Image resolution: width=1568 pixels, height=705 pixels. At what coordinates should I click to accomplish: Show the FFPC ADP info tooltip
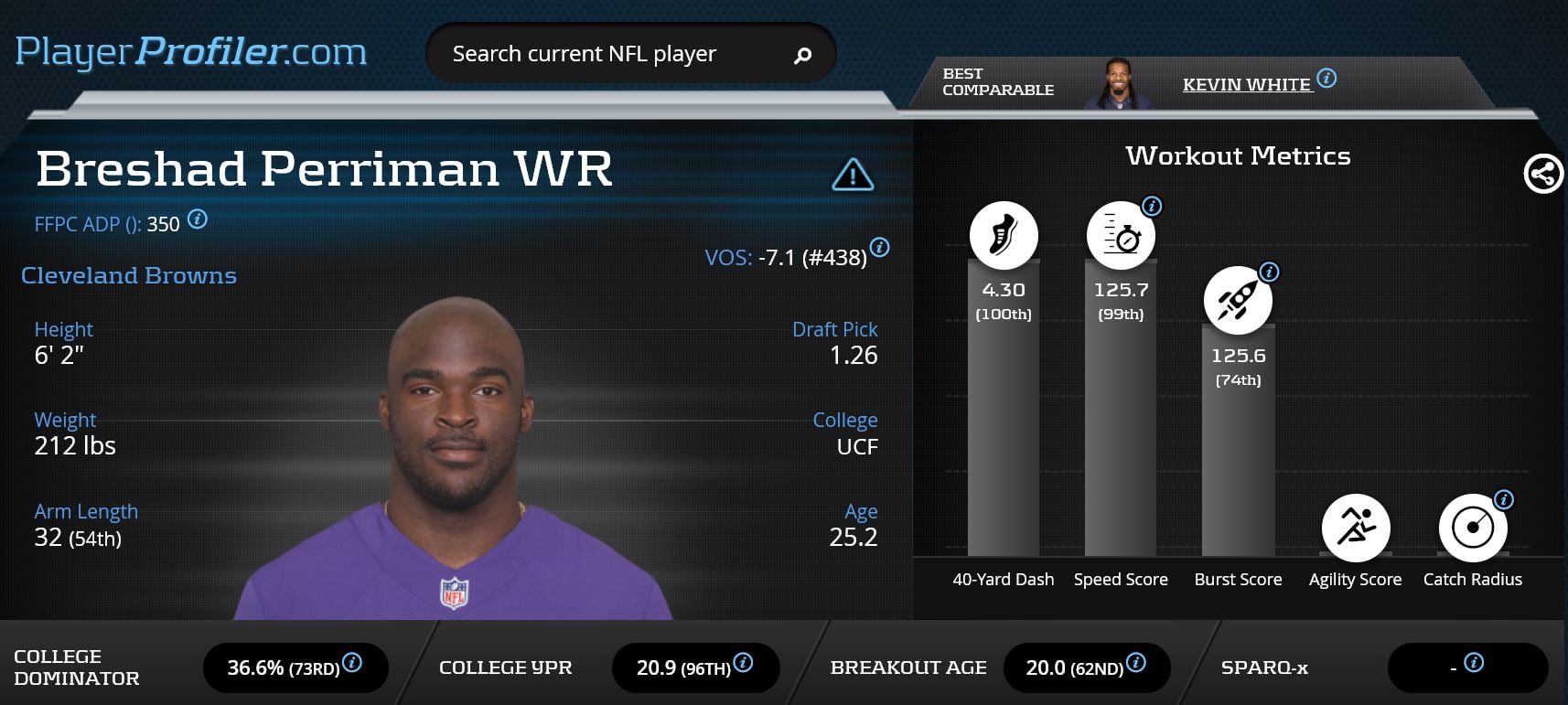pos(197,219)
